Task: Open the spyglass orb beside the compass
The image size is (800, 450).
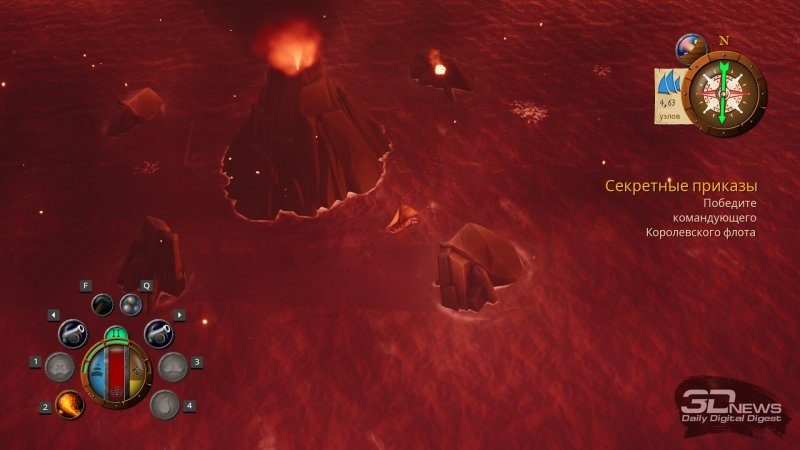Action: pos(689,49)
